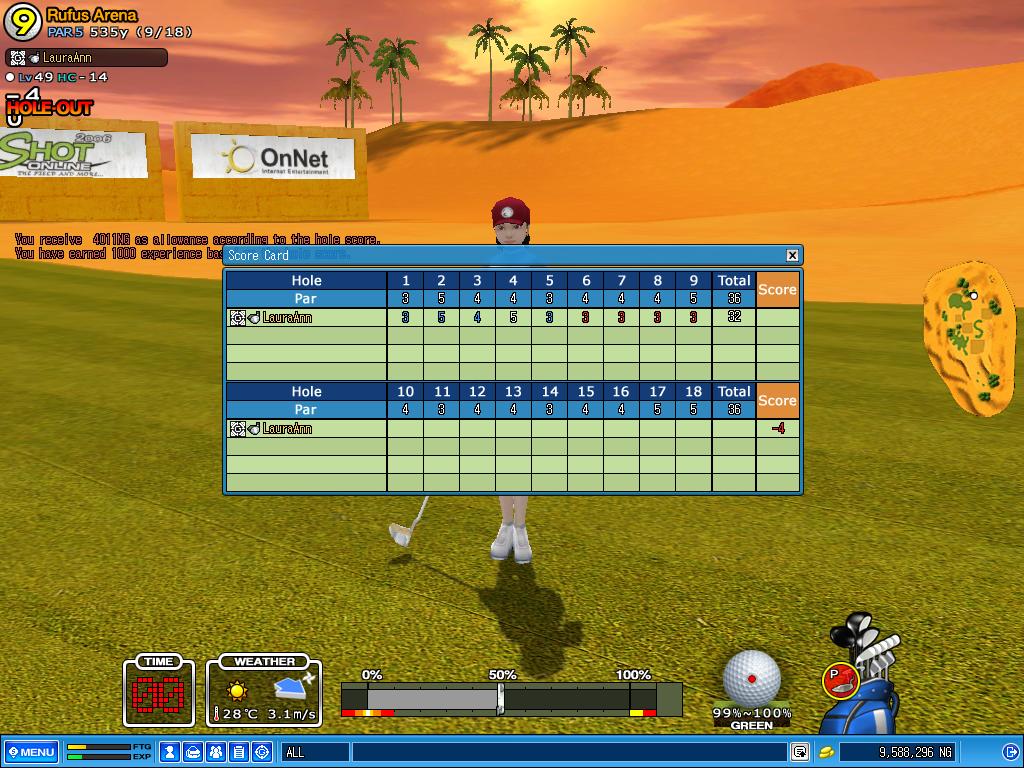The width and height of the screenshot is (1024, 768).
Task: Show the scorecard list icon
Action: click(x=239, y=752)
